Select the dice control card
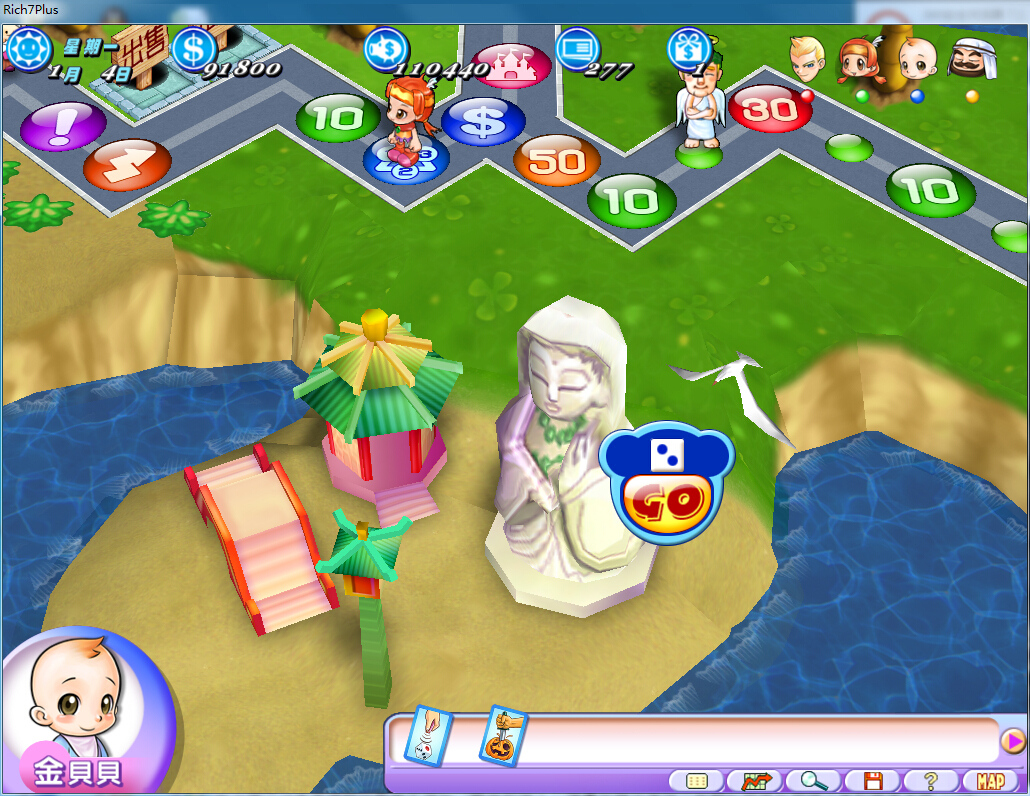1030x796 pixels. (x=428, y=737)
